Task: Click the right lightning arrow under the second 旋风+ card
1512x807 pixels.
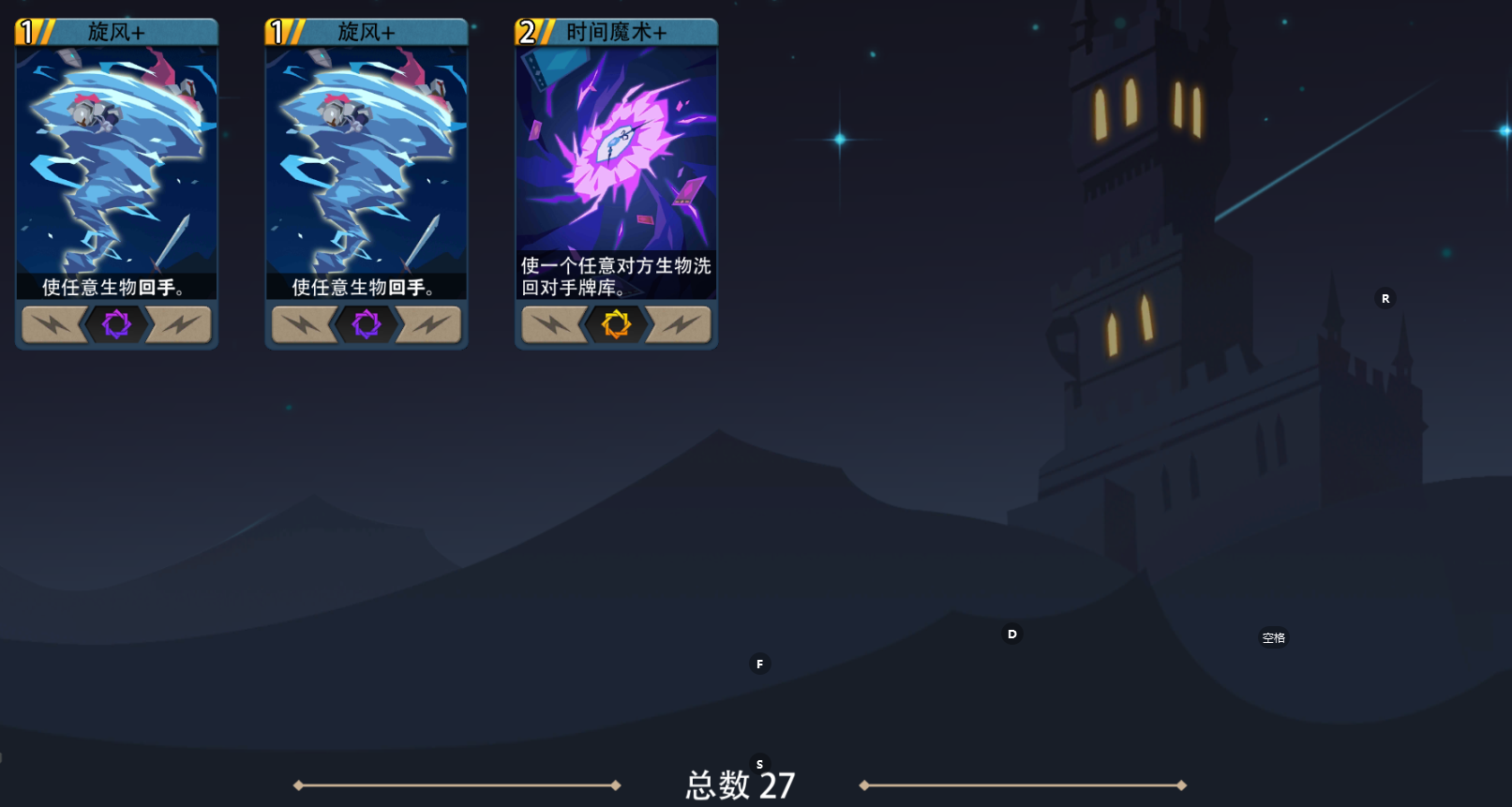Action: tap(427, 324)
